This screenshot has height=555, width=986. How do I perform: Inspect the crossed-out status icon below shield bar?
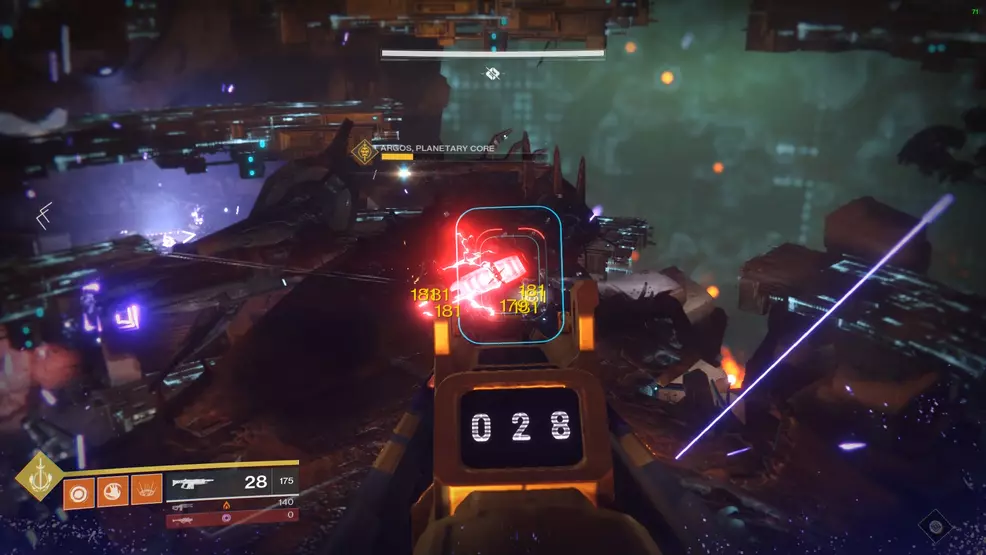pos(492,73)
